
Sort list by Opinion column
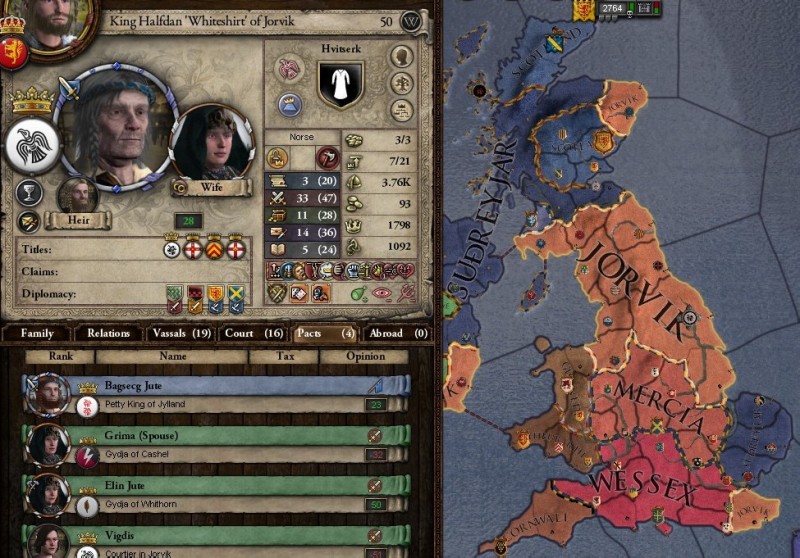click(365, 356)
